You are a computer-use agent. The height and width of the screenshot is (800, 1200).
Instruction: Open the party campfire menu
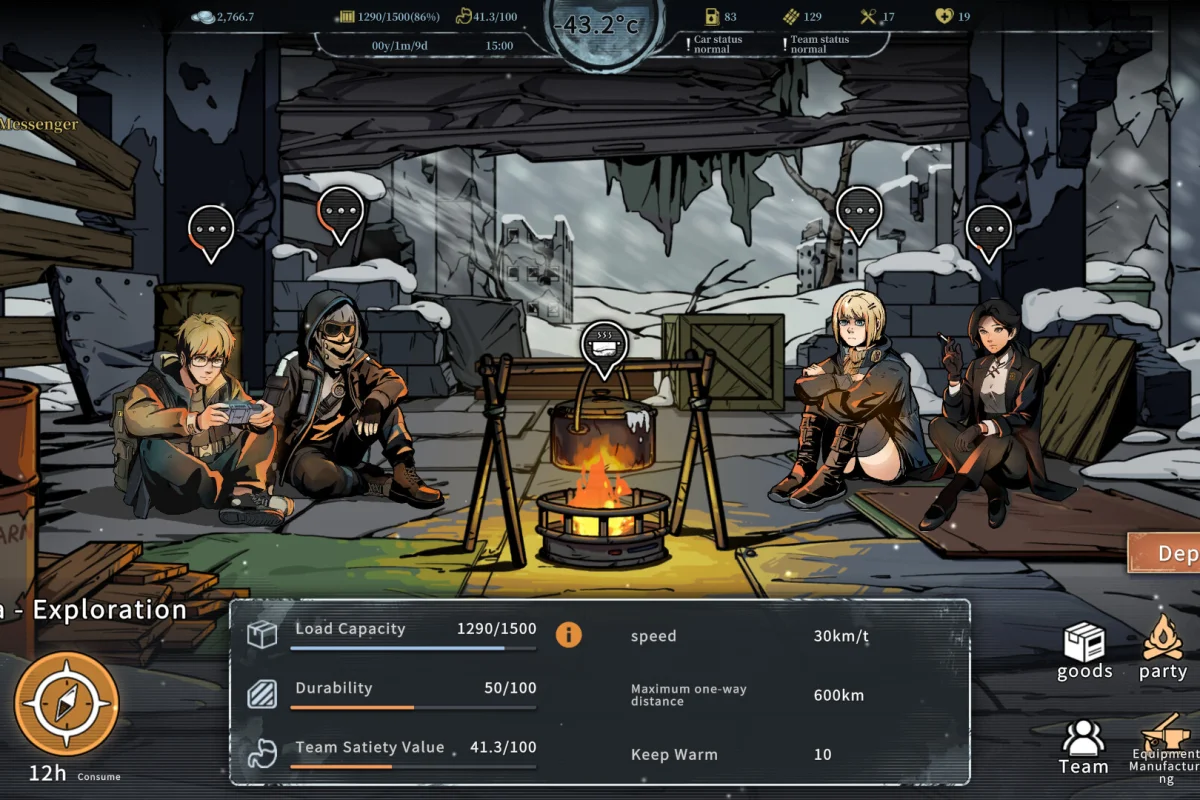click(1163, 650)
